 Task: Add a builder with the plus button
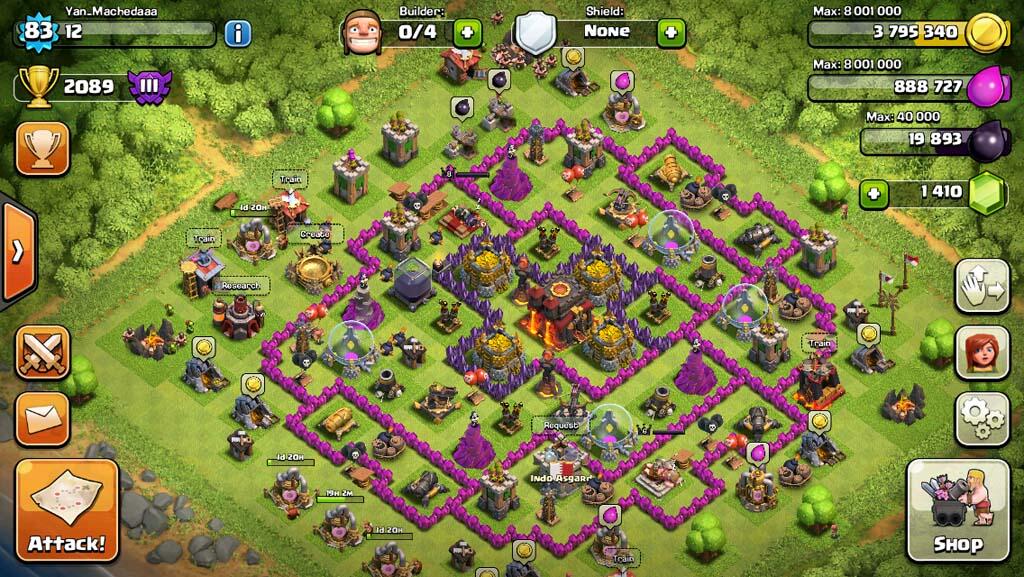coord(467,32)
